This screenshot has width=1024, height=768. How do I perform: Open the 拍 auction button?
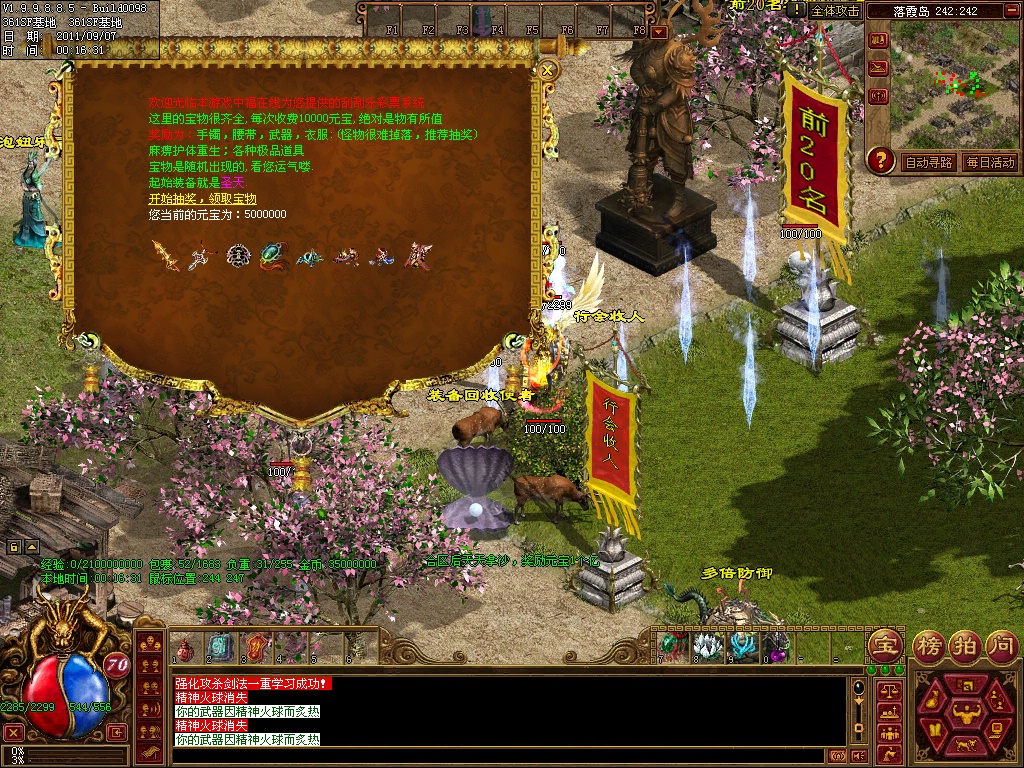click(965, 645)
